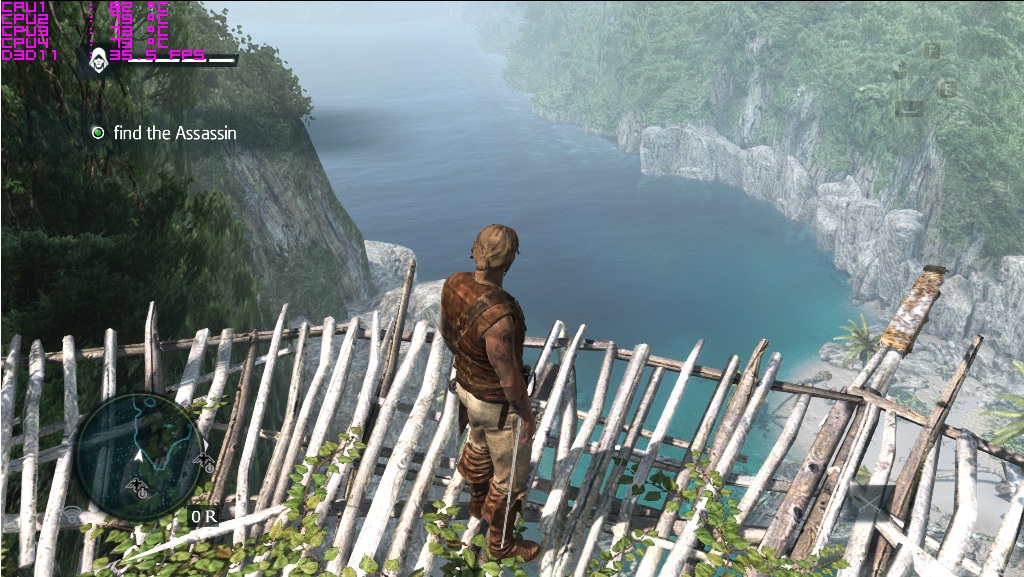This screenshot has height=577, width=1024.
Task: Select the "find the Assassin" objective tracker
Action: (x=165, y=132)
